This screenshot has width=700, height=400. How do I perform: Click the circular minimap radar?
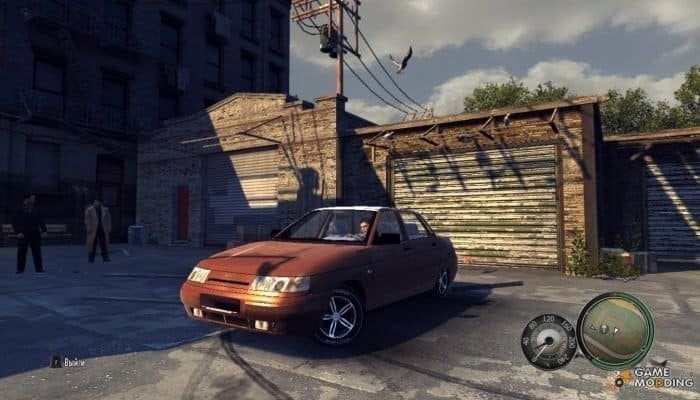click(x=614, y=331)
